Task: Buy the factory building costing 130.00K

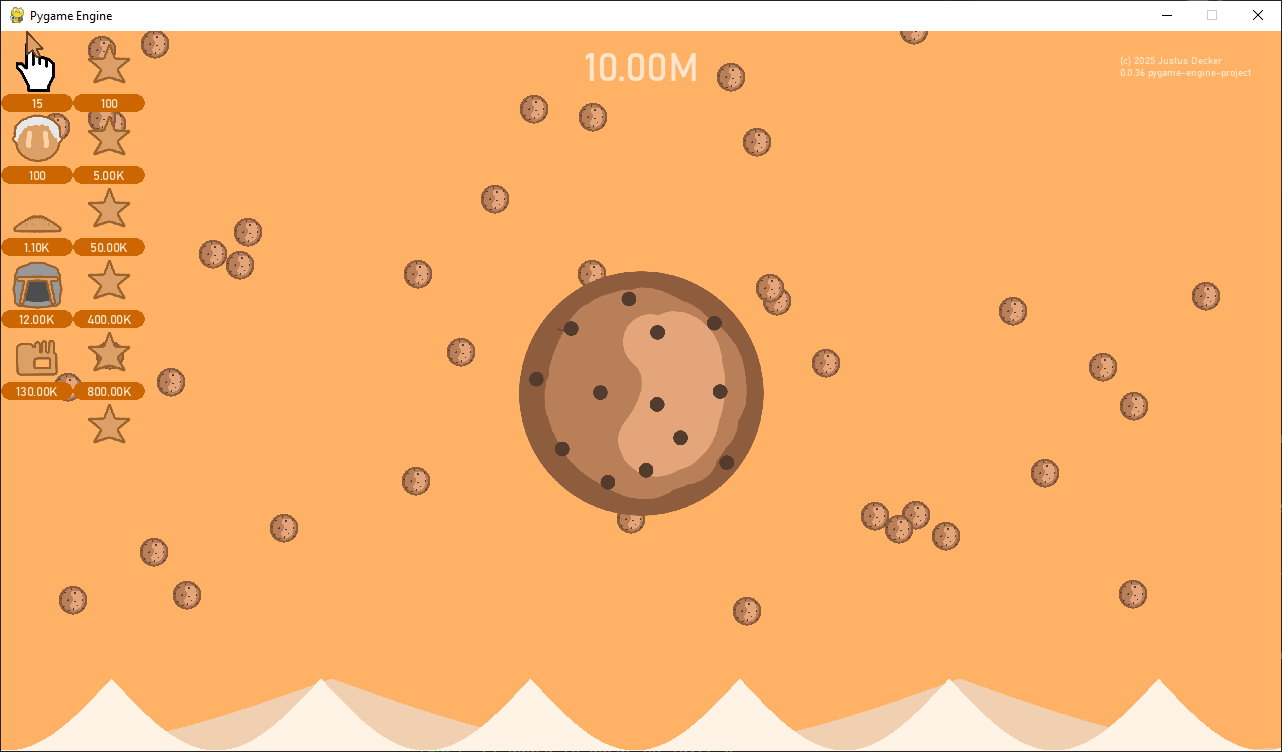Action: pyautogui.click(x=37, y=357)
